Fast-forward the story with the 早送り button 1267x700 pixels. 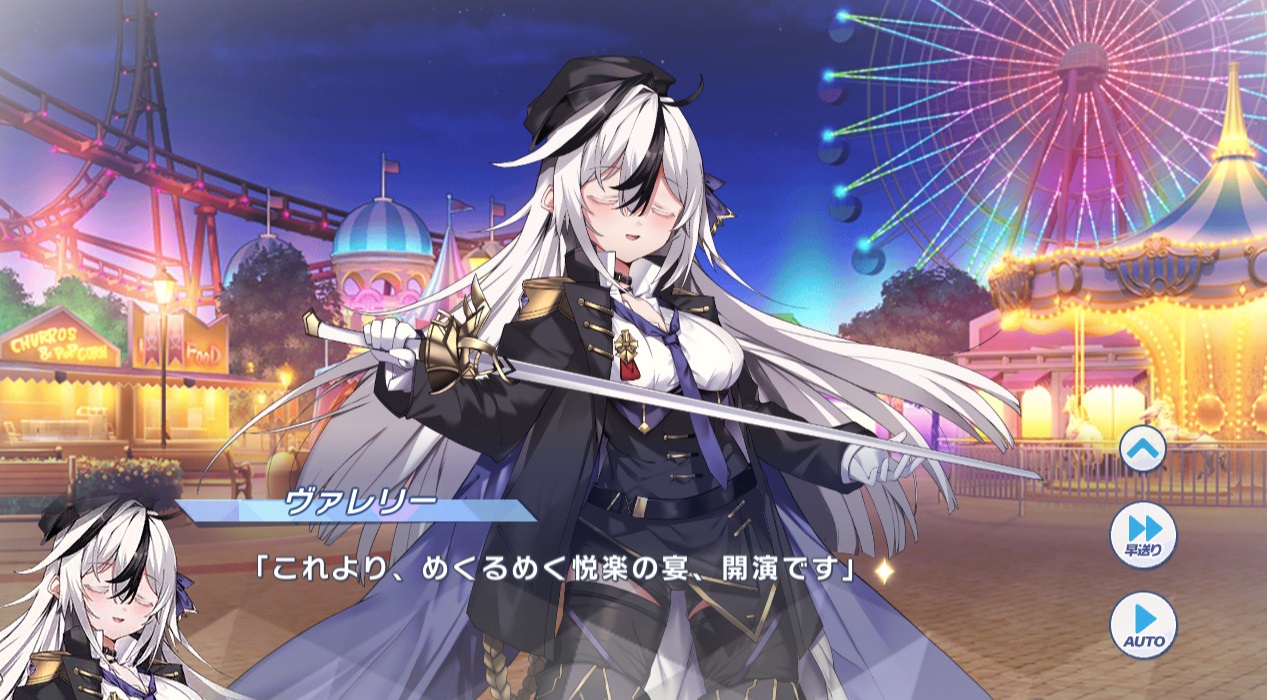pyautogui.click(x=1144, y=535)
